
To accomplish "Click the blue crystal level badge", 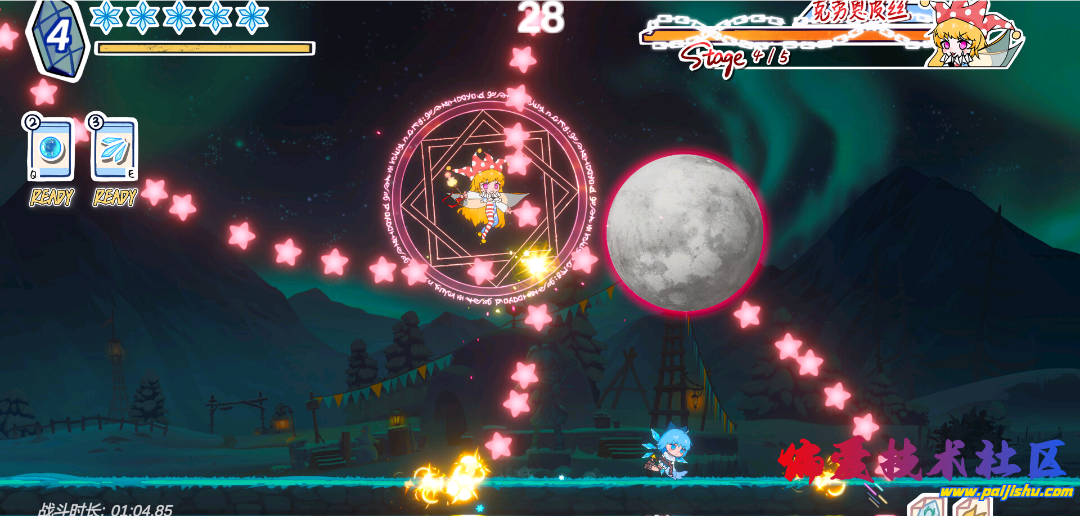I will [x=58, y=37].
